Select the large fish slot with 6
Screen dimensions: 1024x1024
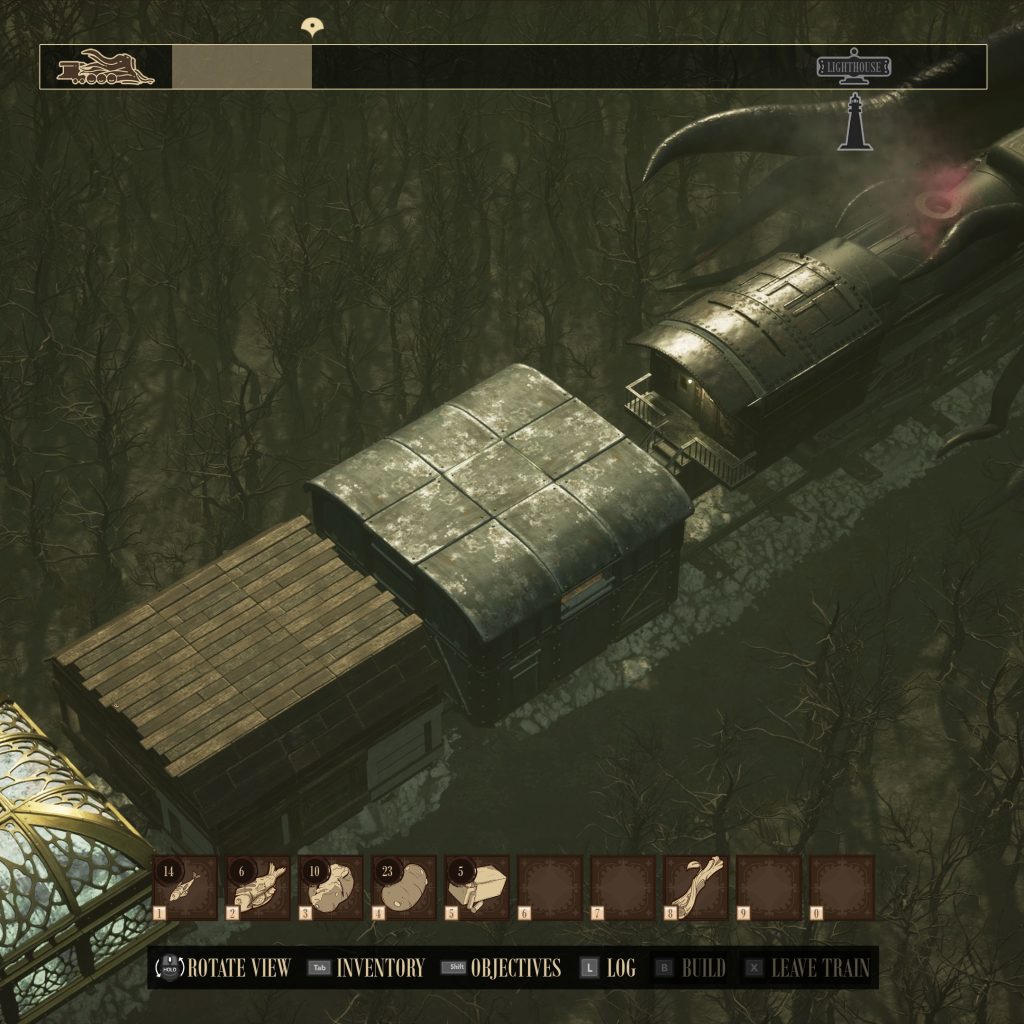coord(259,887)
